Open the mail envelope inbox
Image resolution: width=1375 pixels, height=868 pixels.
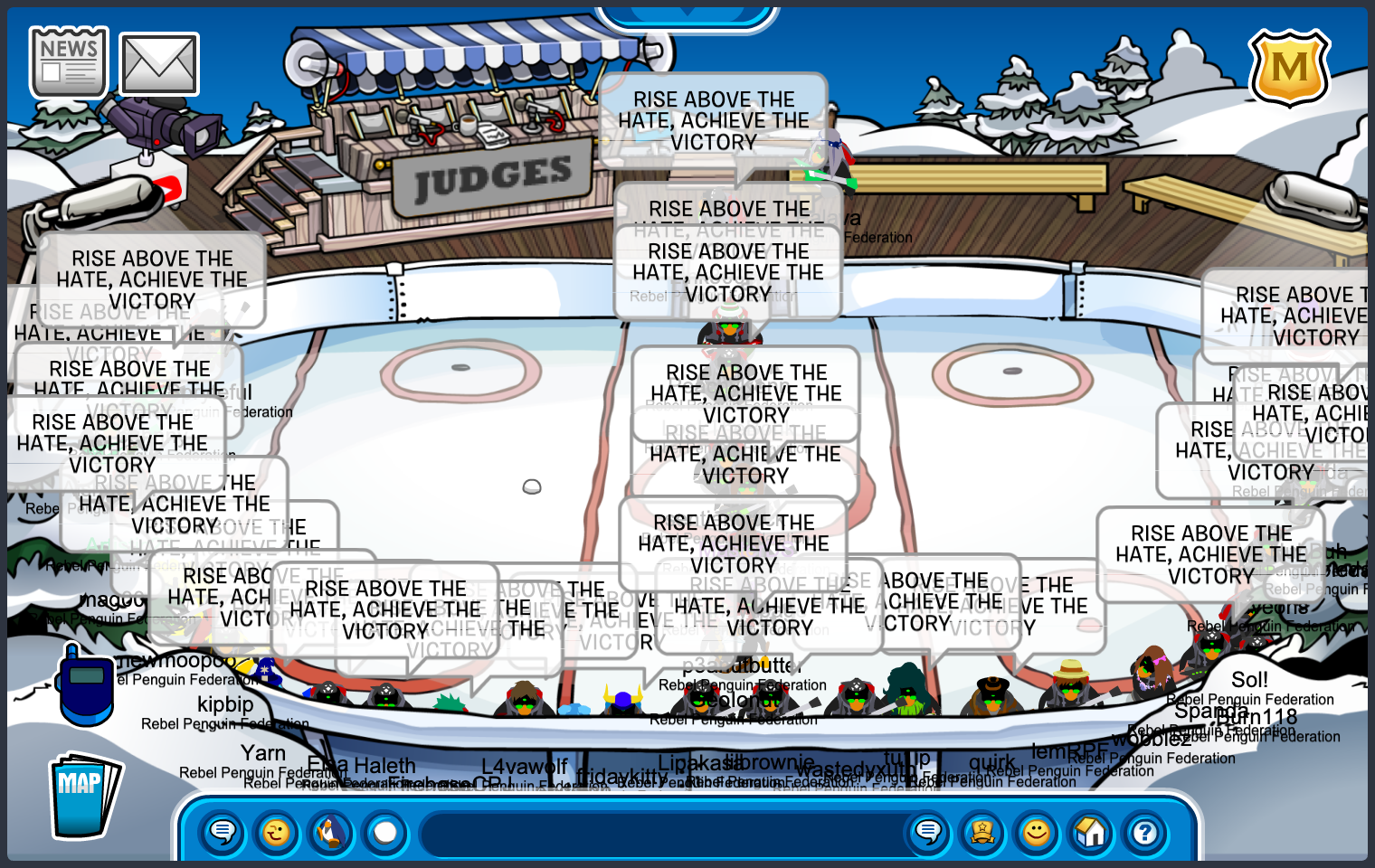pos(159,64)
